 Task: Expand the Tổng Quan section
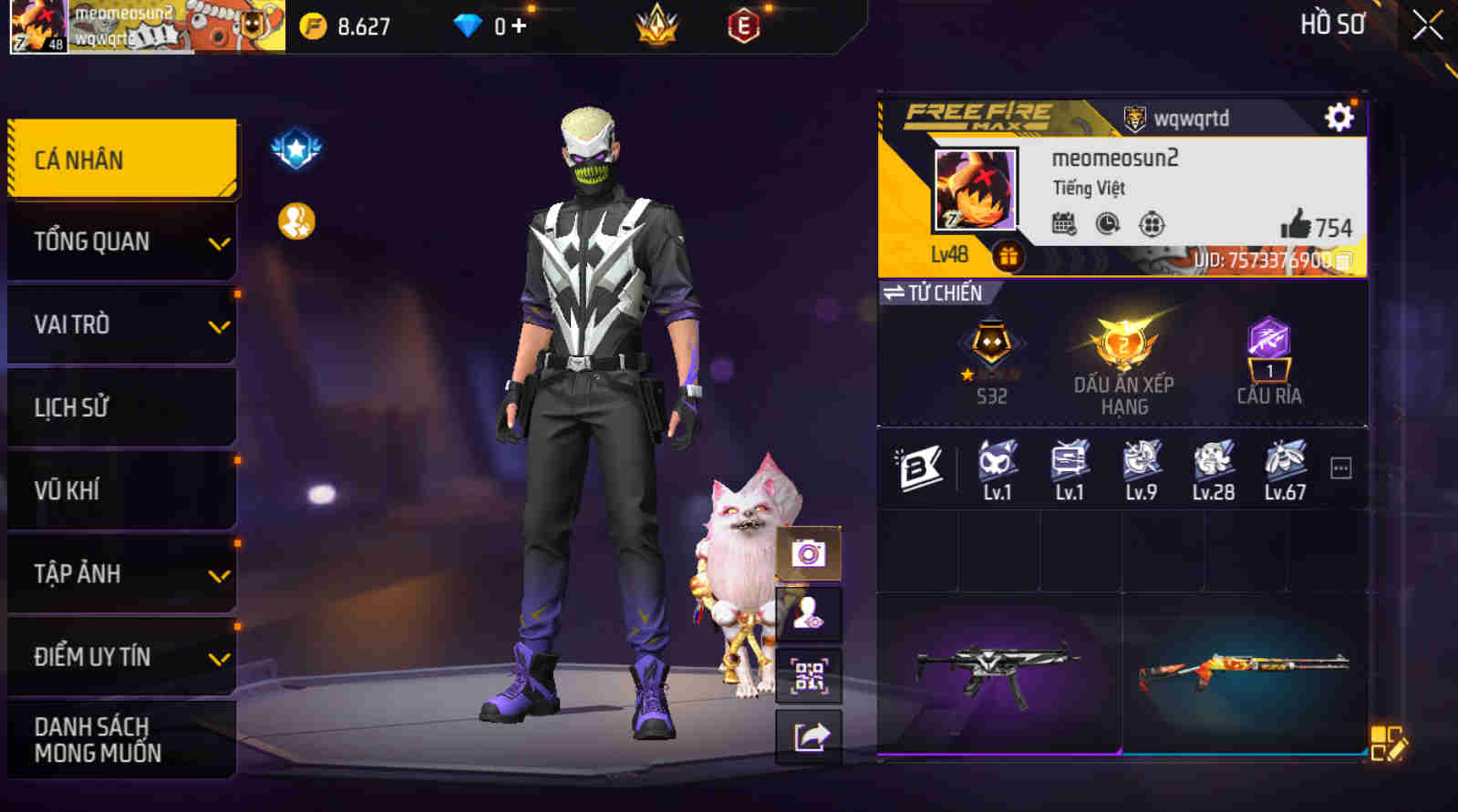pyautogui.click(x=122, y=242)
